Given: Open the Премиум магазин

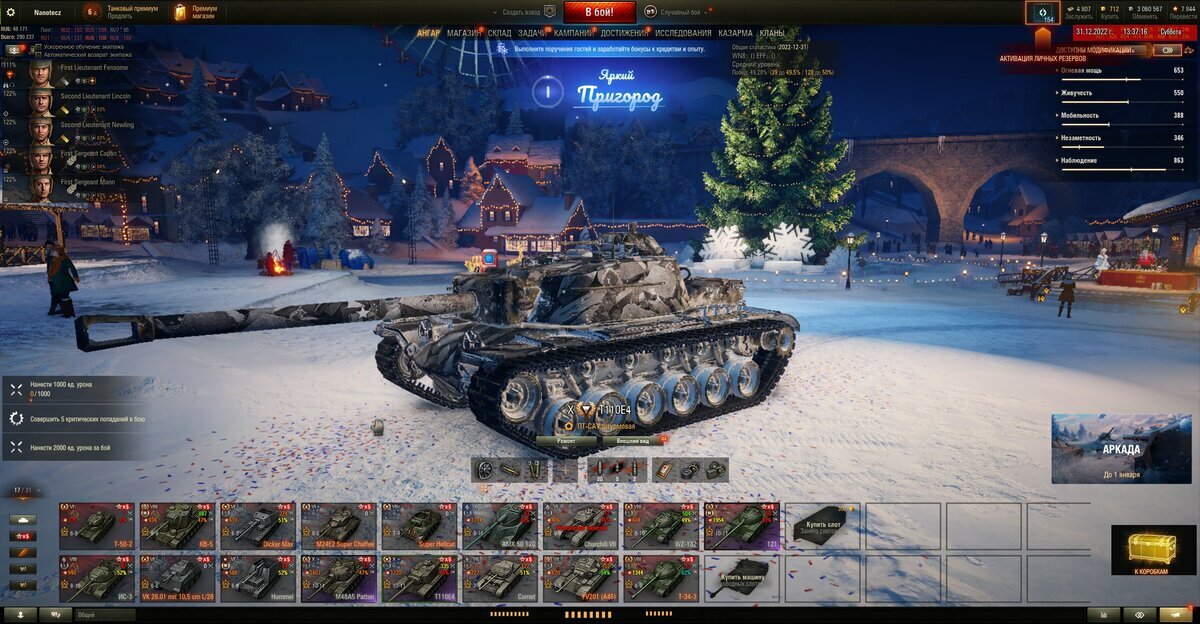Looking at the screenshot, I should pos(196,12).
